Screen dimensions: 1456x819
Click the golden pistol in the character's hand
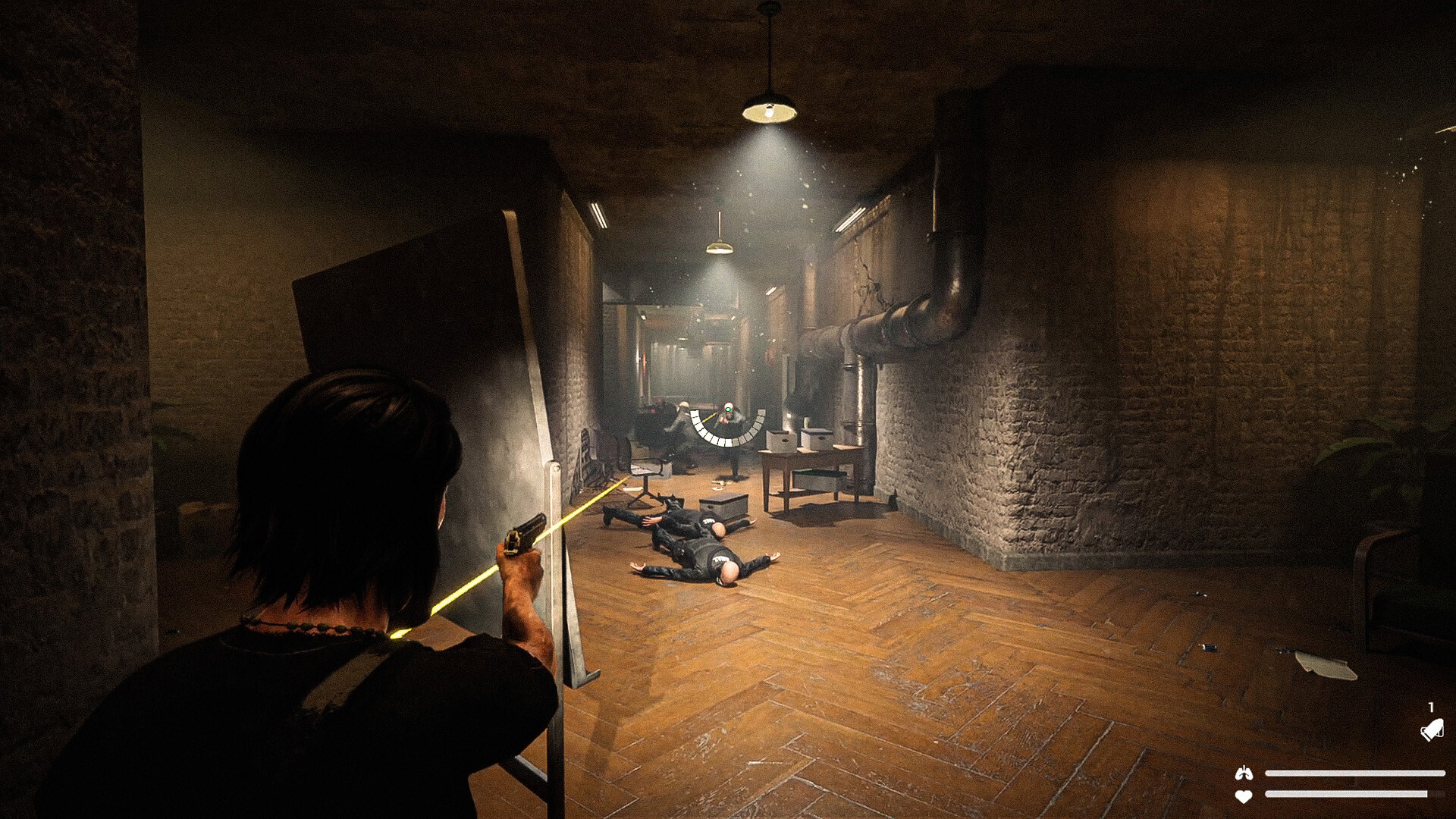[521, 538]
